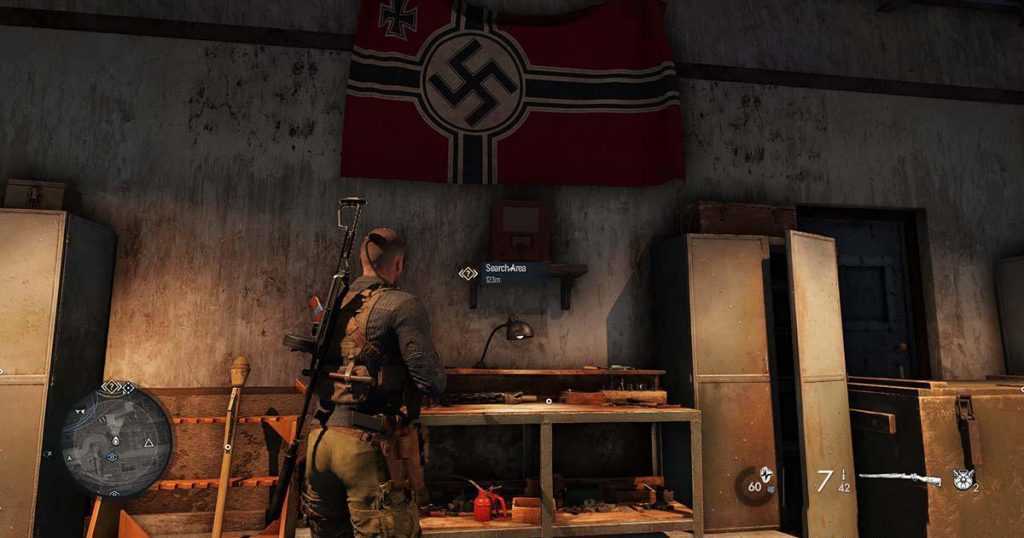This screenshot has height=538, width=1024.
Task: Click the question mark objective icon above minimap
Action: pos(113,387)
